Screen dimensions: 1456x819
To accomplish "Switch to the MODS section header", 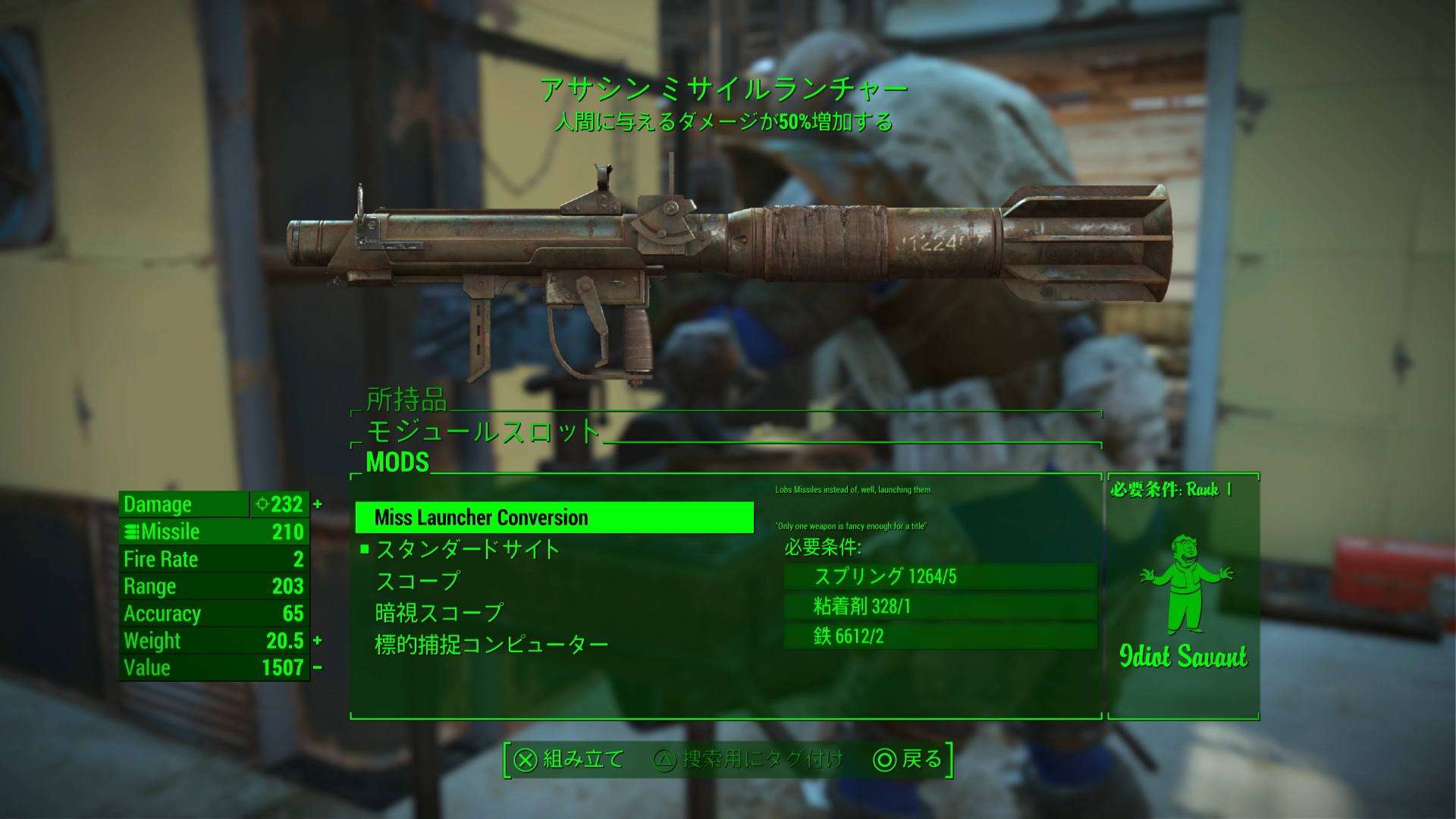I will (x=397, y=462).
